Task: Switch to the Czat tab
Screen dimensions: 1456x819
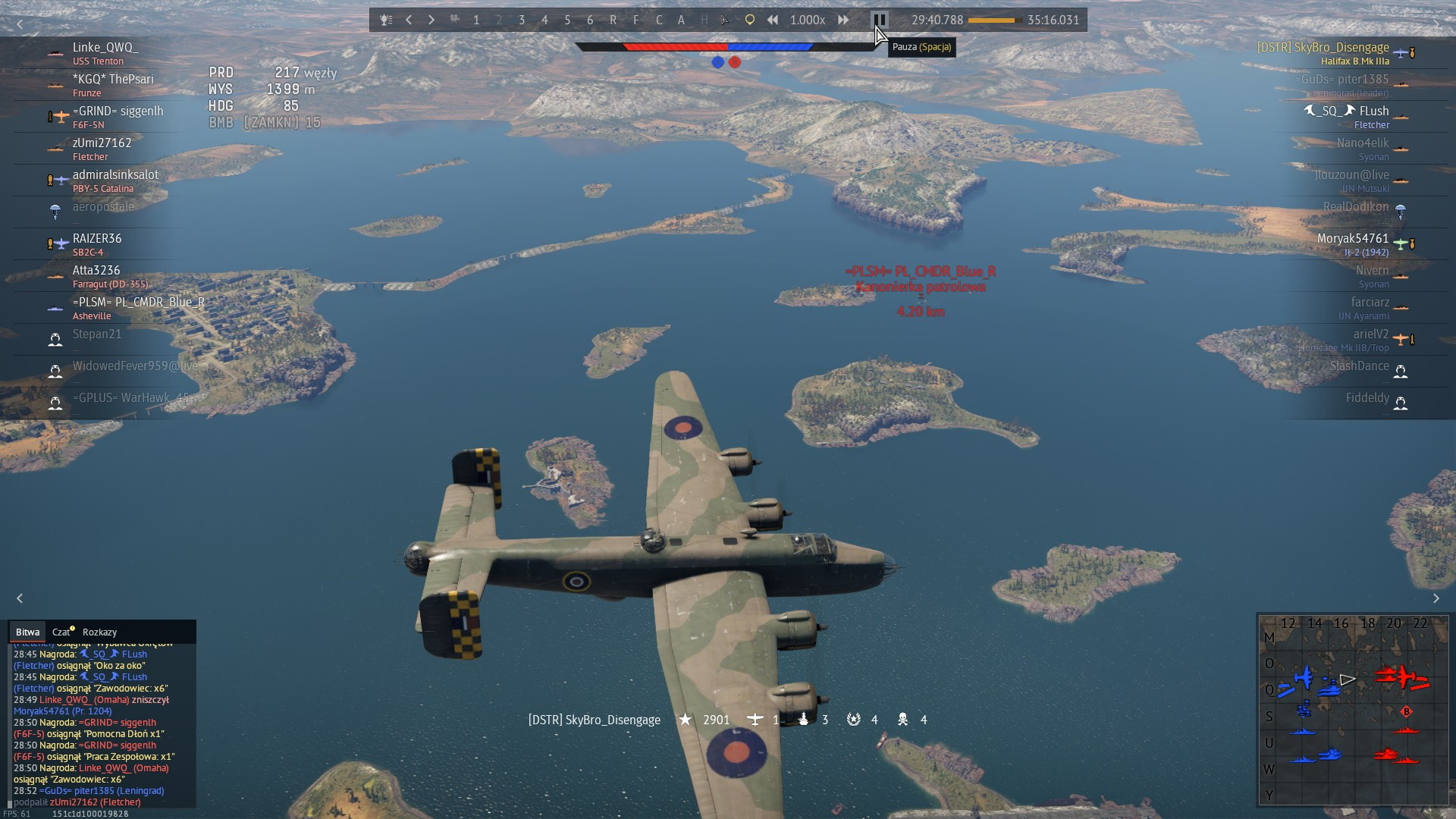Action: [x=61, y=632]
